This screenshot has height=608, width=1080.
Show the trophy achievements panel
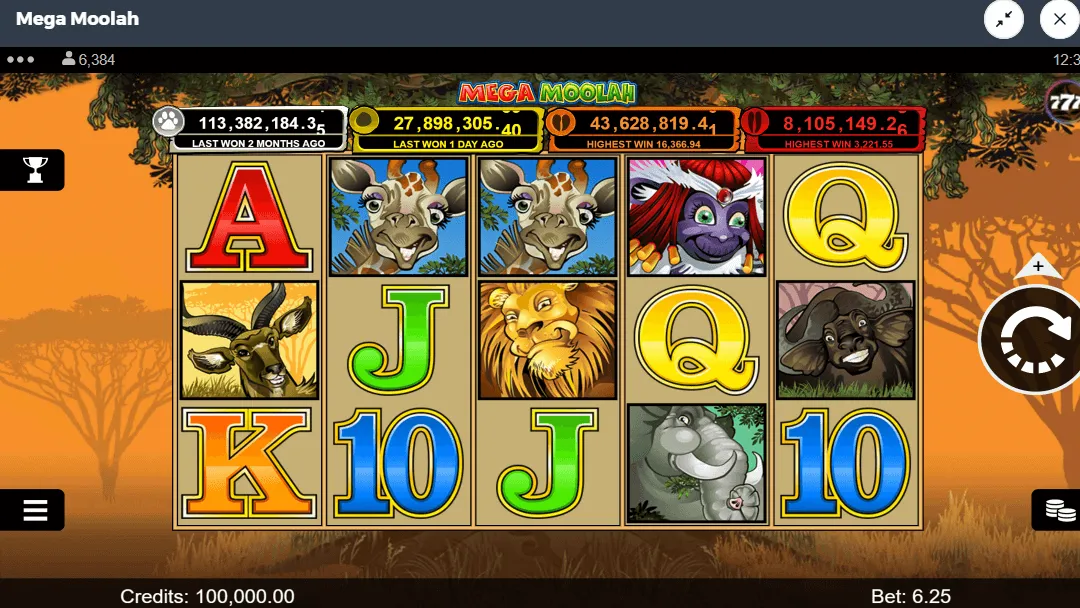[x=35, y=170]
